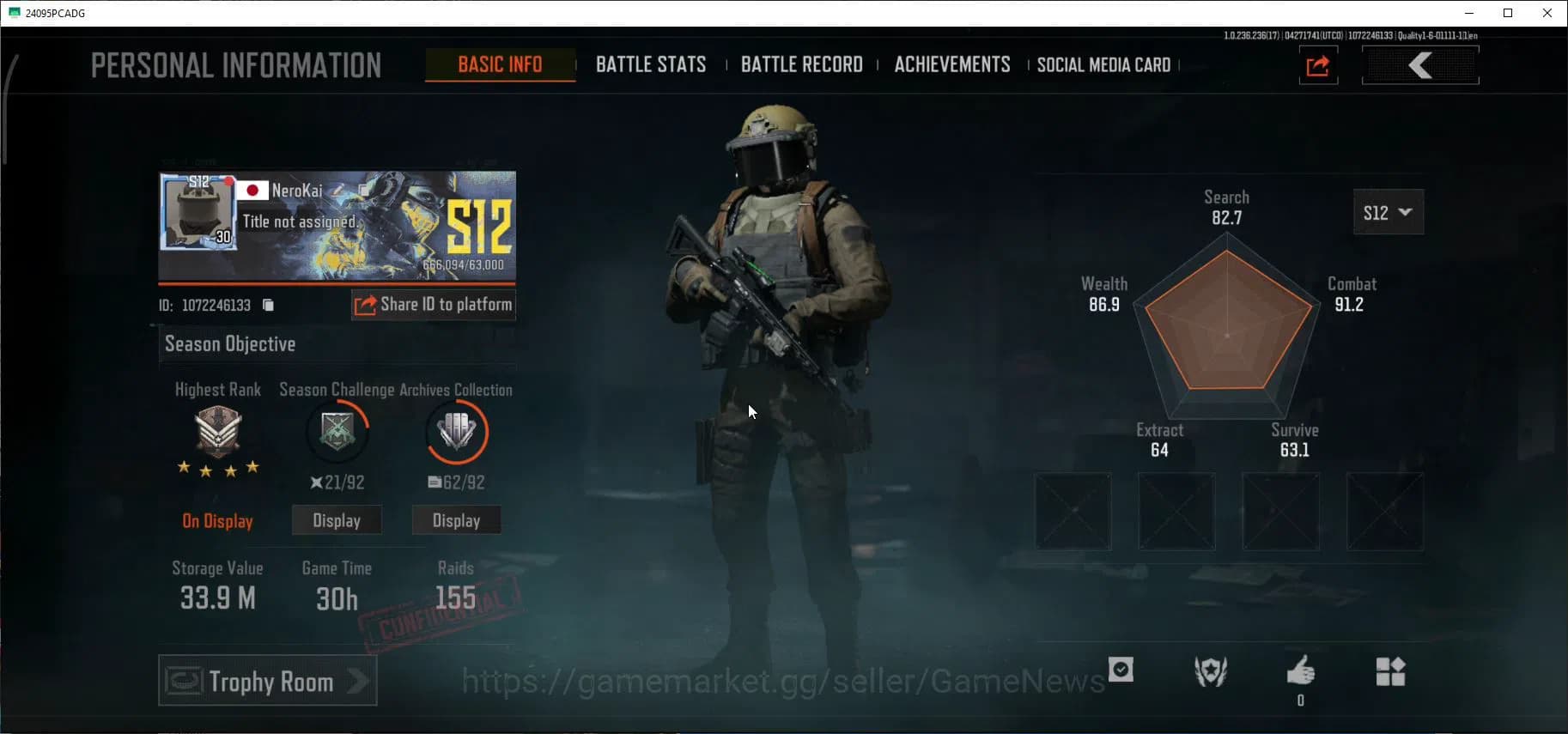
Task: Open the S12 season dropdown
Action: point(1388,212)
